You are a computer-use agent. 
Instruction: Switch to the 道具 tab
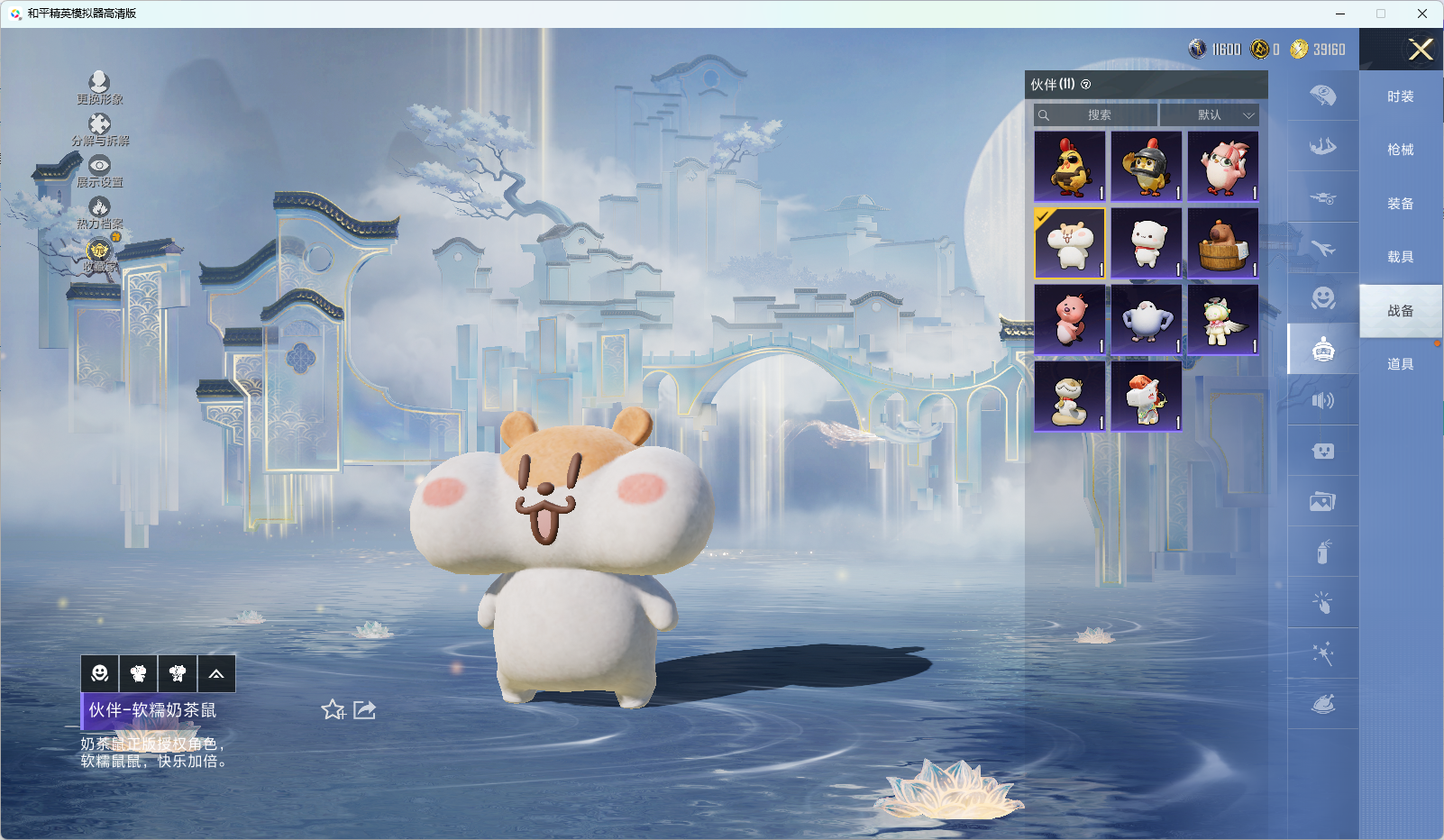point(1400,364)
